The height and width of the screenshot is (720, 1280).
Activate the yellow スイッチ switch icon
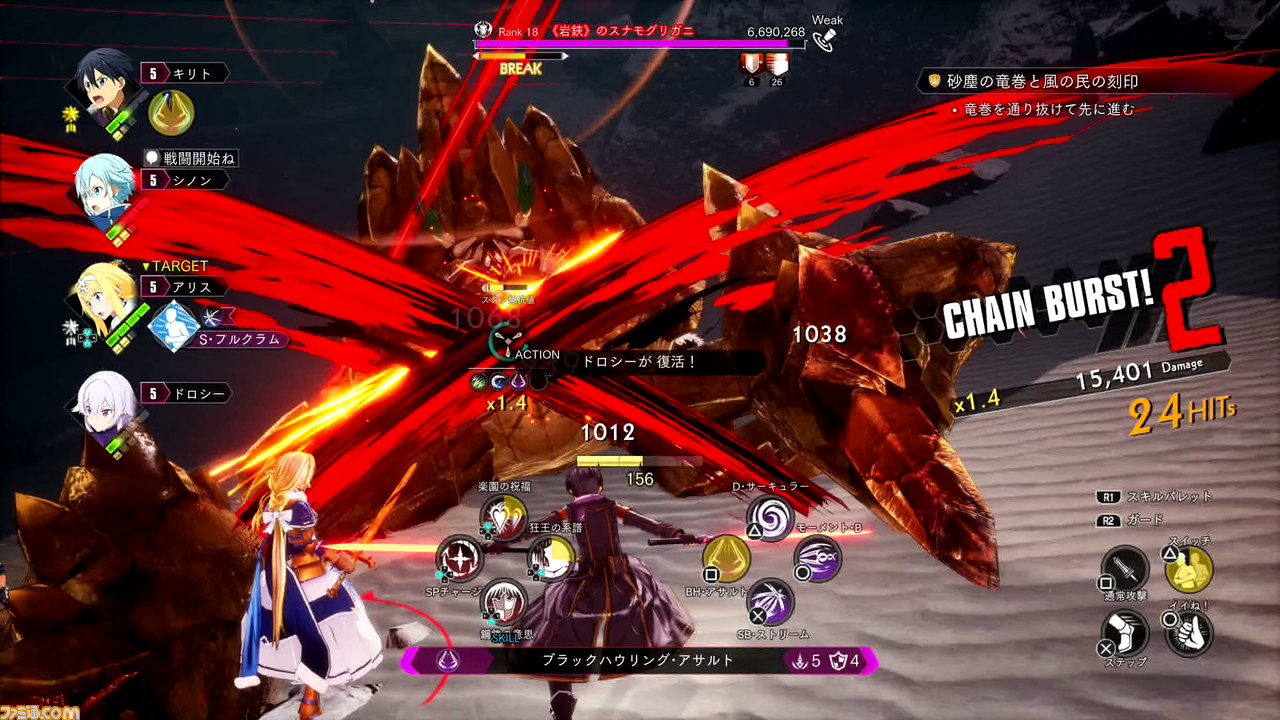coord(1188,568)
